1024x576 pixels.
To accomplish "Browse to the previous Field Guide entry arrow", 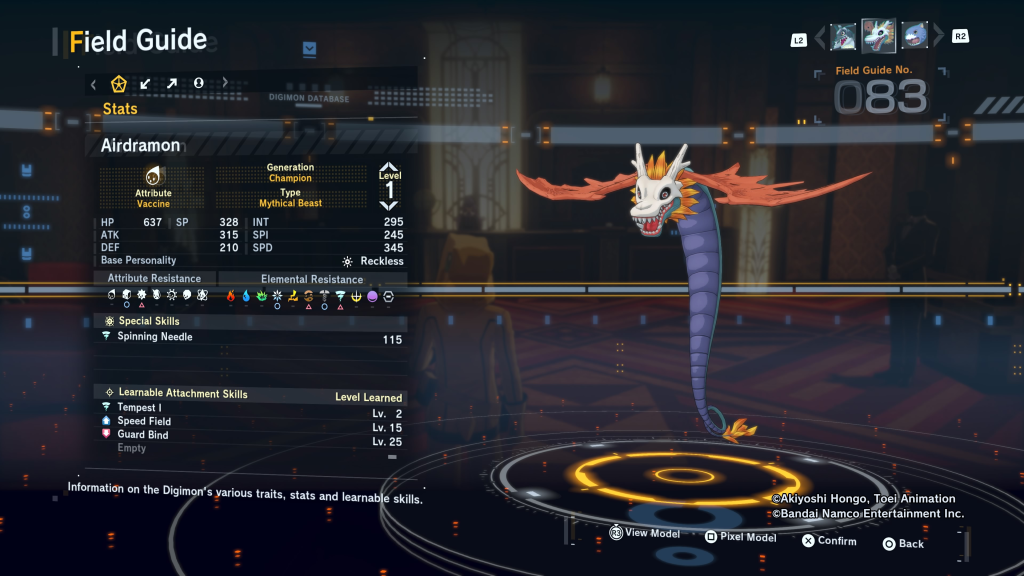I will 820,38.
